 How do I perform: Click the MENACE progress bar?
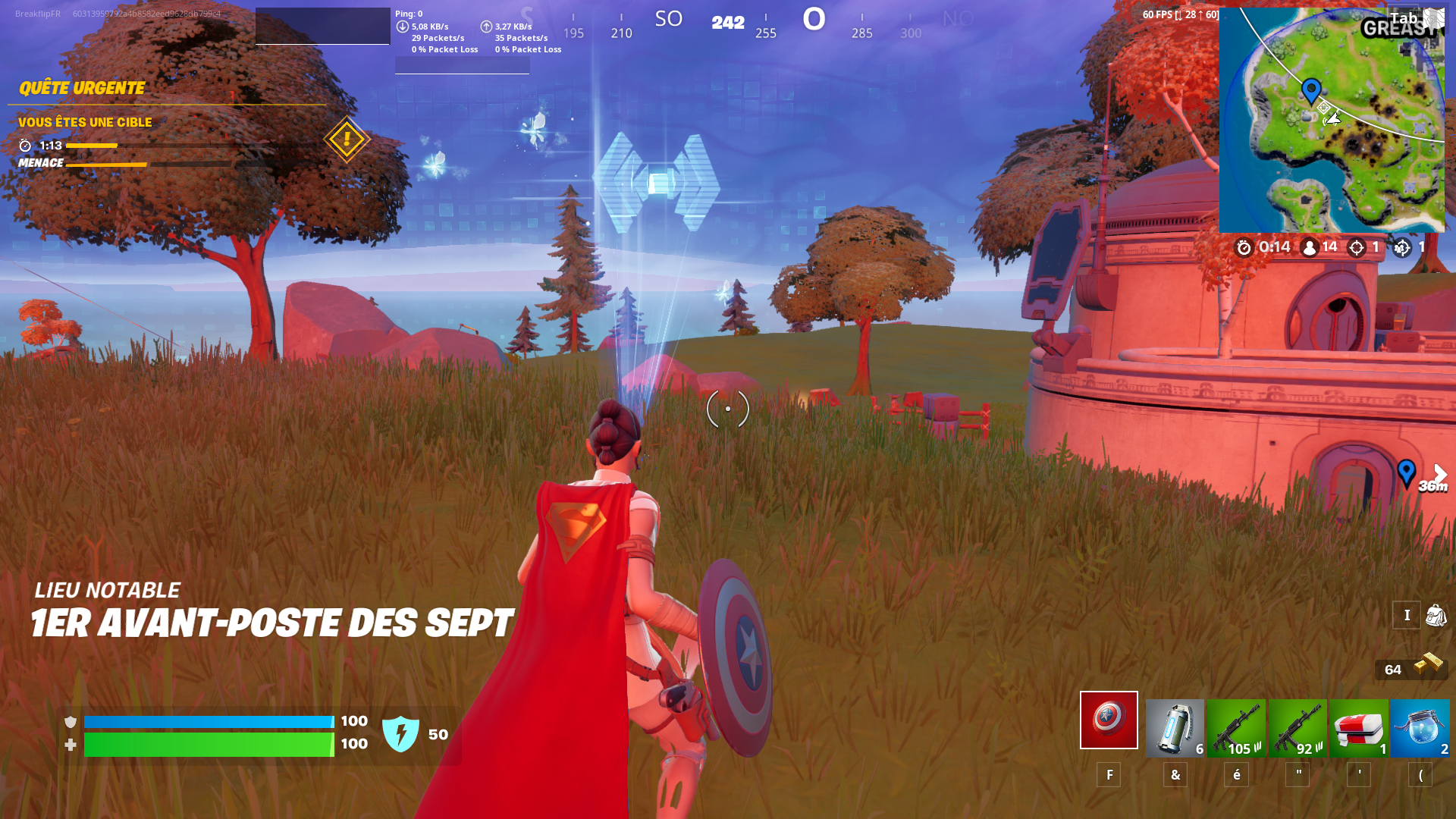[106, 165]
